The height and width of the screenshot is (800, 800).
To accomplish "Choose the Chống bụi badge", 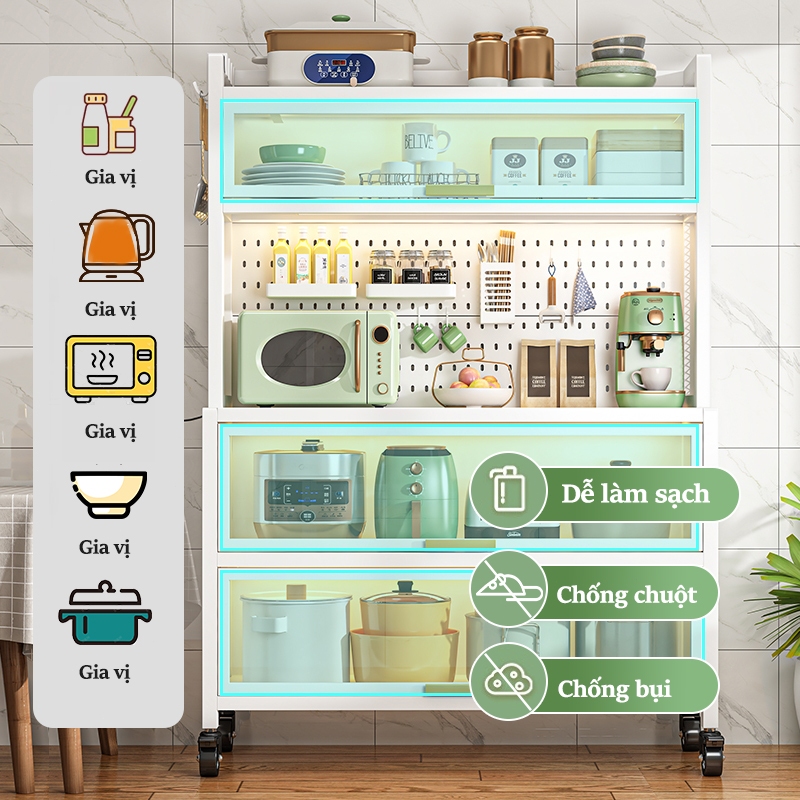I will pyautogui.click(x=594, y=687).
